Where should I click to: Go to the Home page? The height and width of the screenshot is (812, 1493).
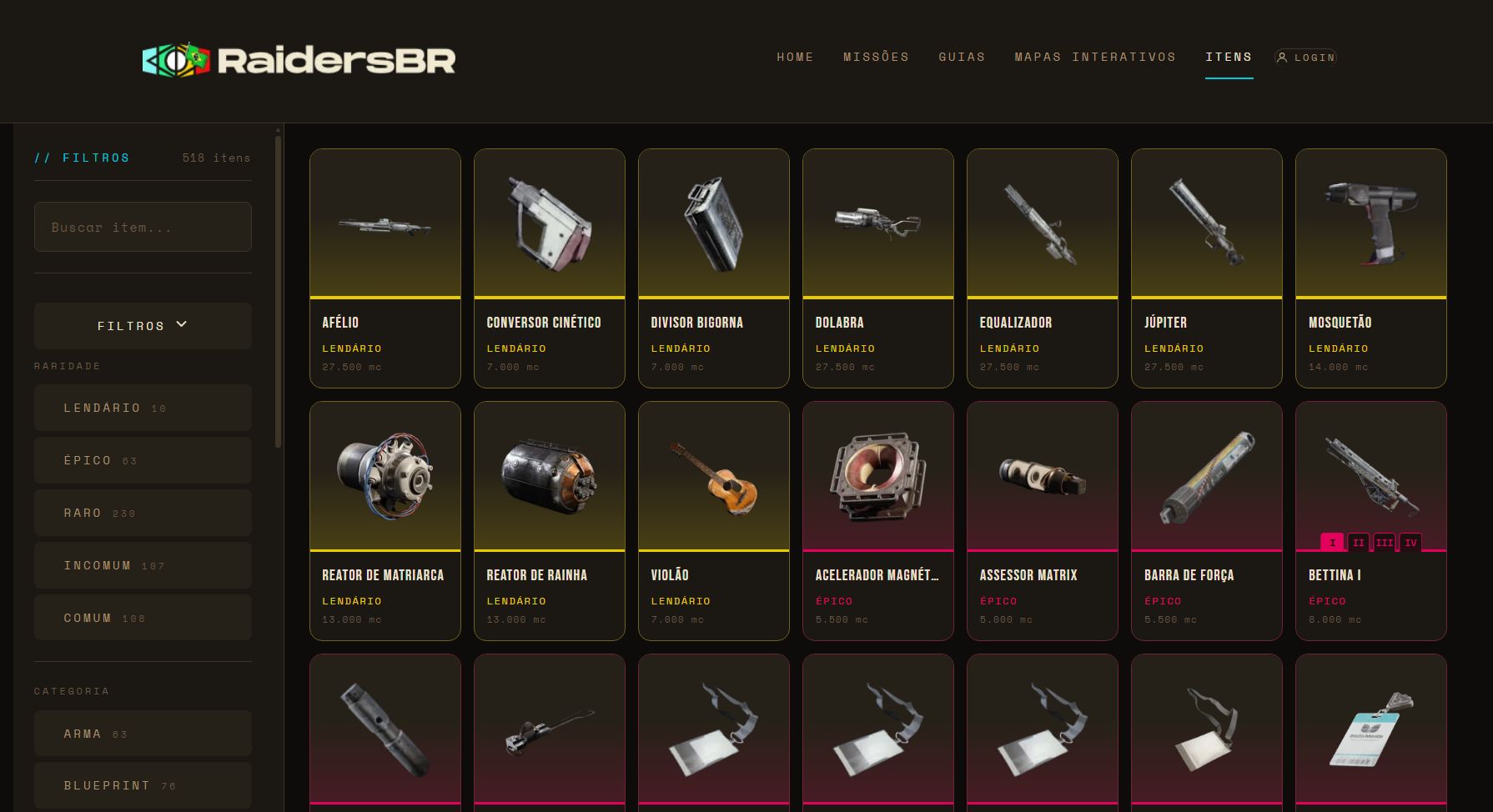coord(795,57)
